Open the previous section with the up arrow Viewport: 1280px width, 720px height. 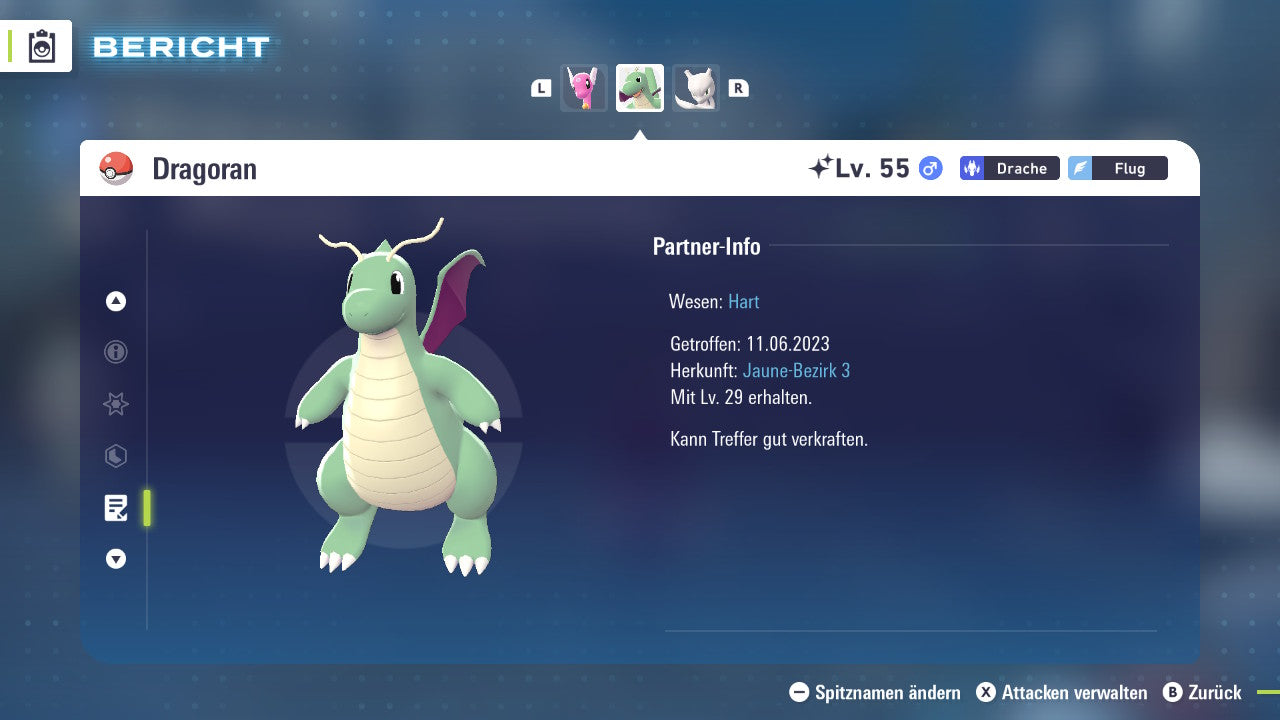point(115,300)
